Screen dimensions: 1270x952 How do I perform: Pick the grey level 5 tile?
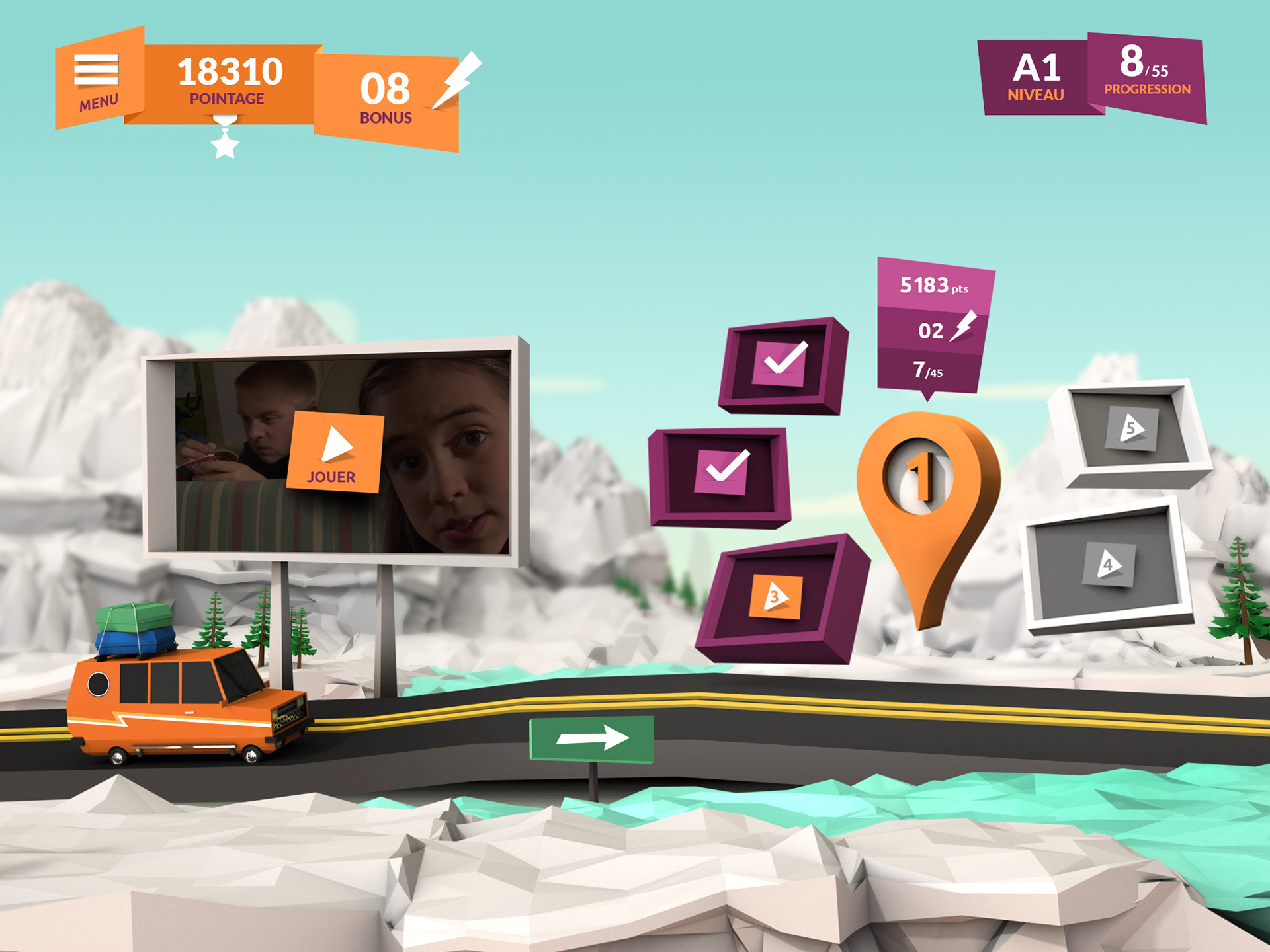1132,428
